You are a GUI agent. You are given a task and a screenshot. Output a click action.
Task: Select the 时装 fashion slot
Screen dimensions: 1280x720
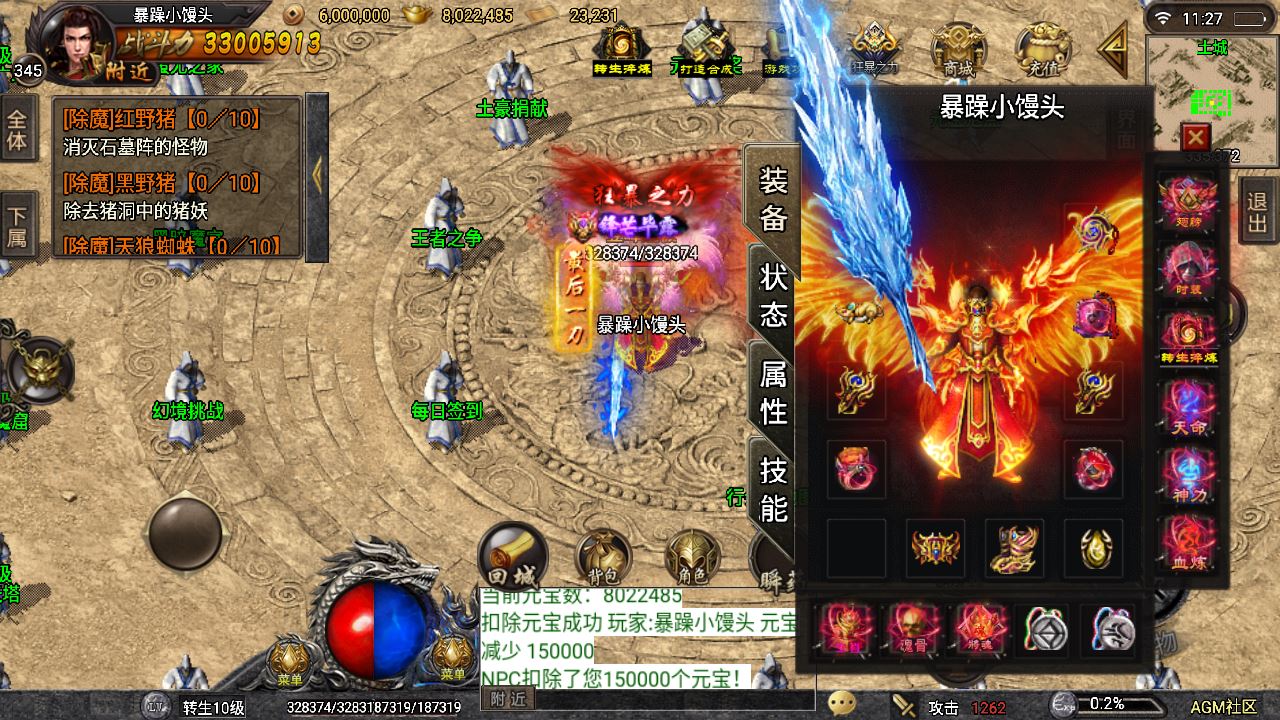[x=1189, y=272]
